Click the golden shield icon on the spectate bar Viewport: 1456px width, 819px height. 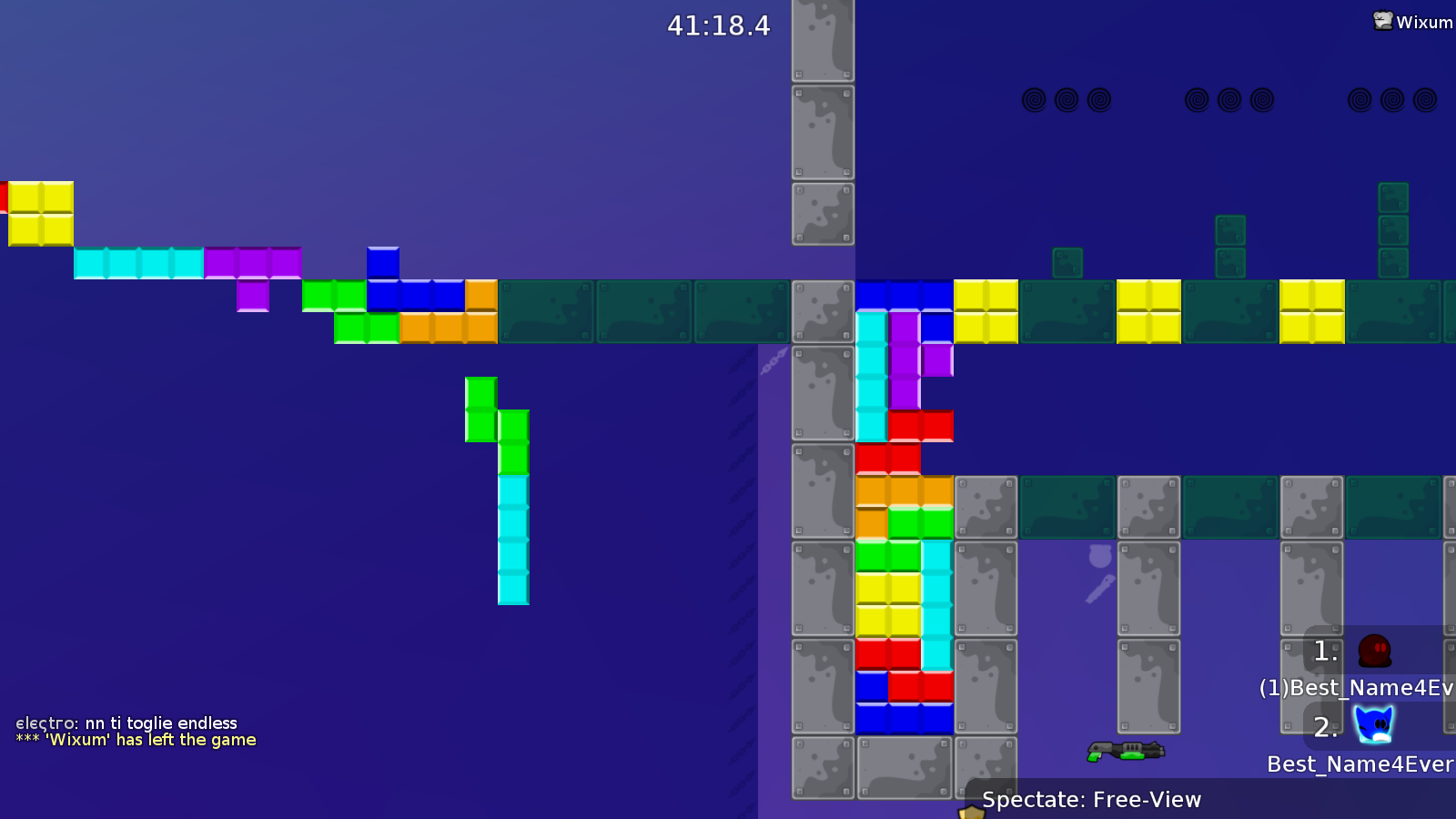[x=969, y=811]
